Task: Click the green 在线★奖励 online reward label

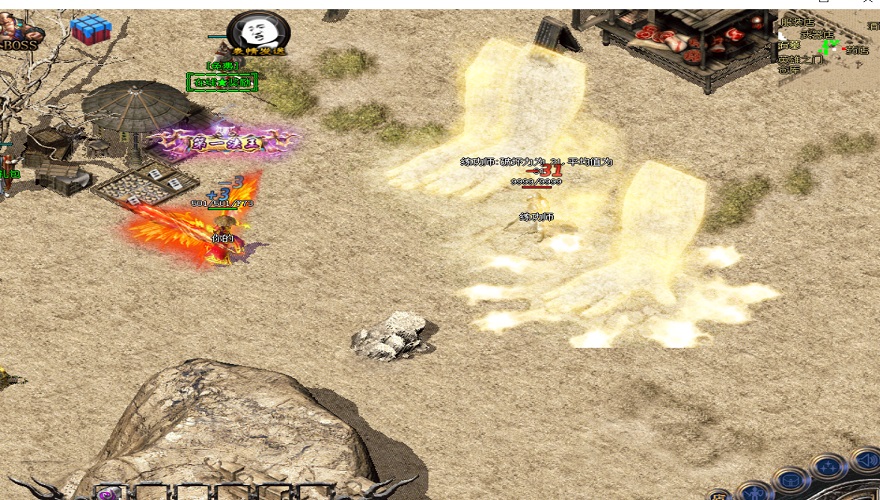Action: [222, 82]
